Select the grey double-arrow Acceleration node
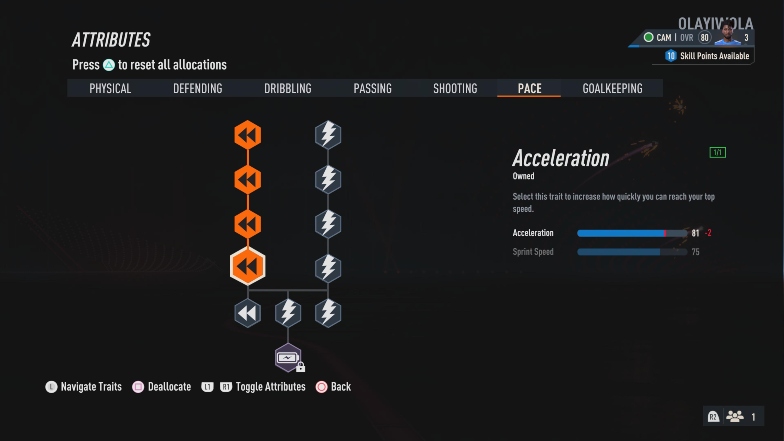Image resolution: width=784 pixels, height=441 pixels. click(x=247, y=313)
